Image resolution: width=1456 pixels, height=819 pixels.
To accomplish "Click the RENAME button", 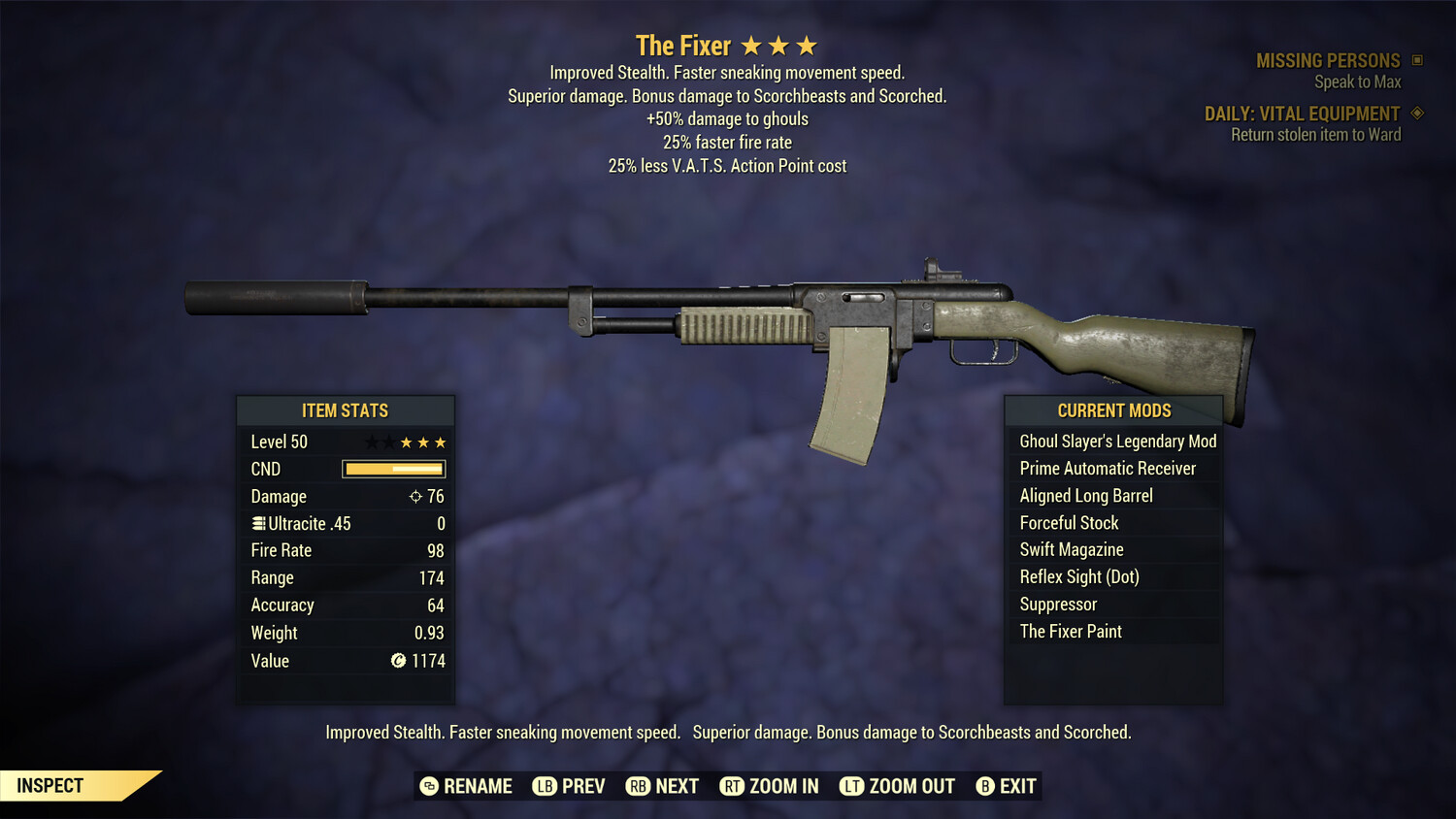I will coord(479,786).
